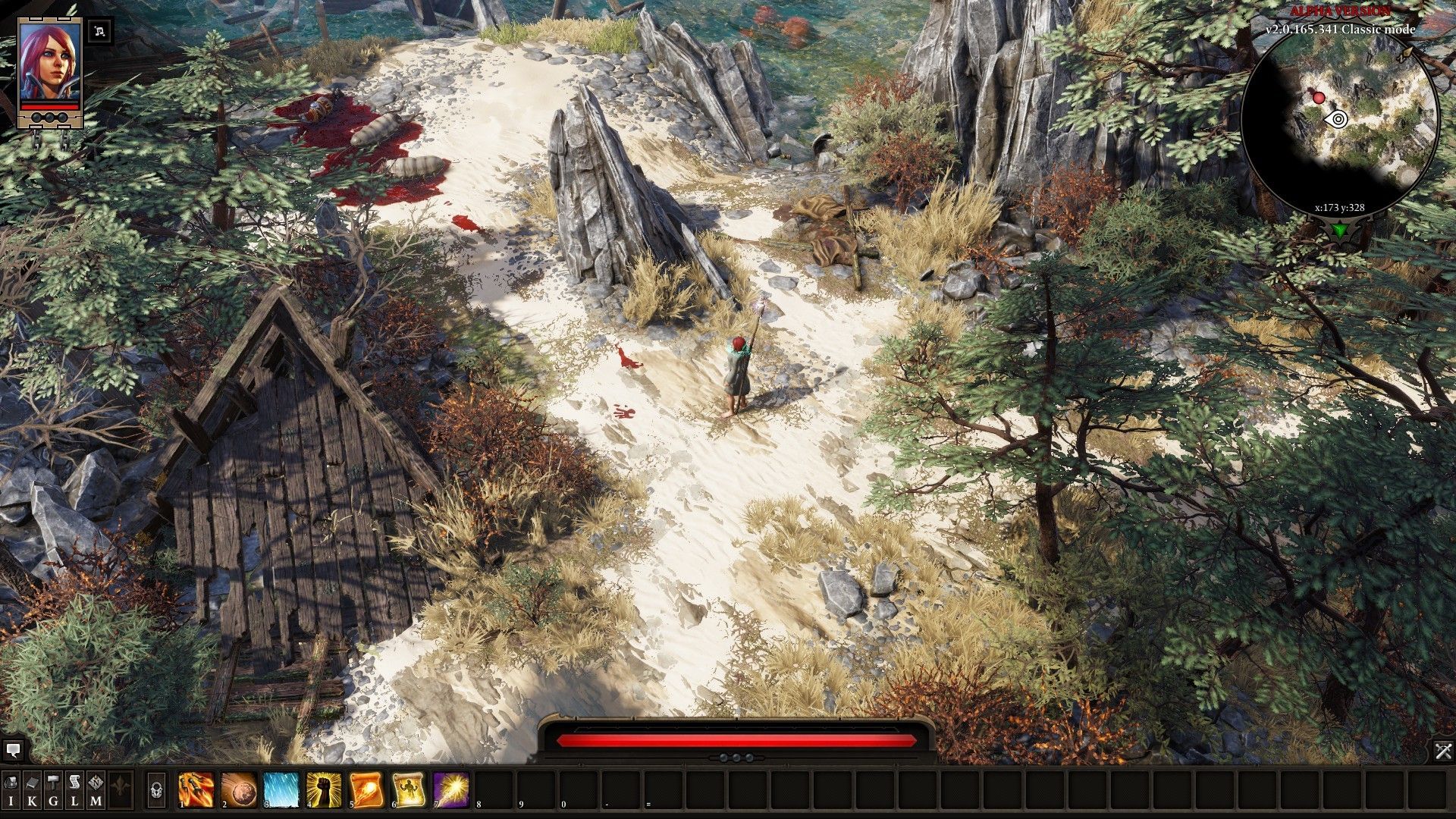Cast the boulder rock skill
The width and height of the screenshot is (1456, 819).
[x=239, y=789]
